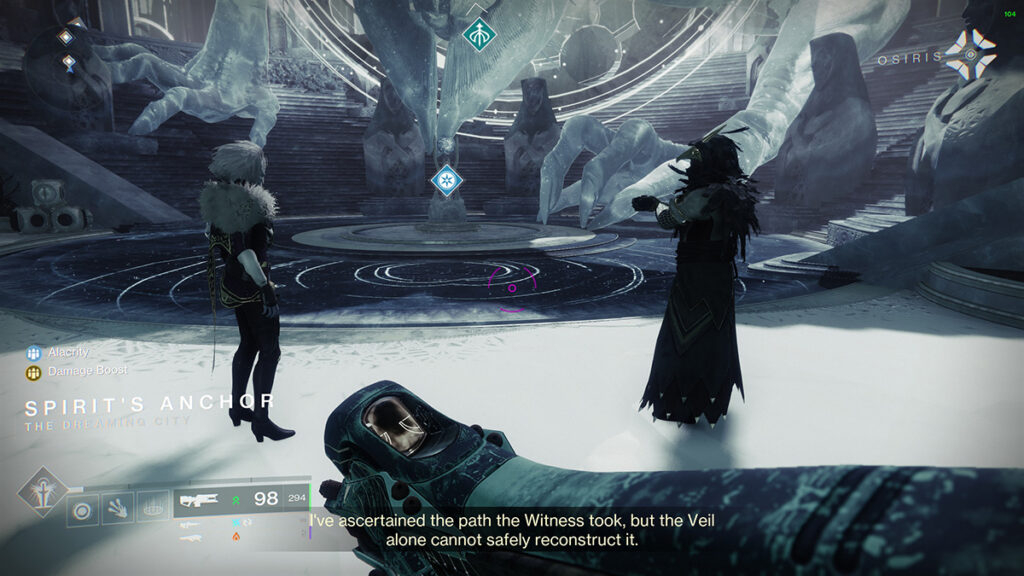Select the teal waypoint marker

(480, 34)
